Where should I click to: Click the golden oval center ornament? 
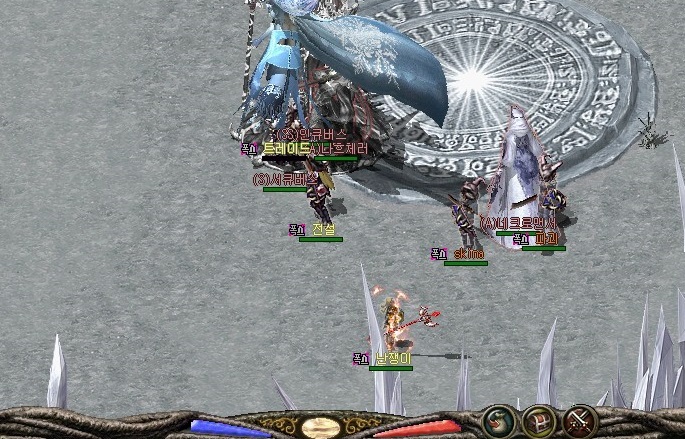coord(321,428)
